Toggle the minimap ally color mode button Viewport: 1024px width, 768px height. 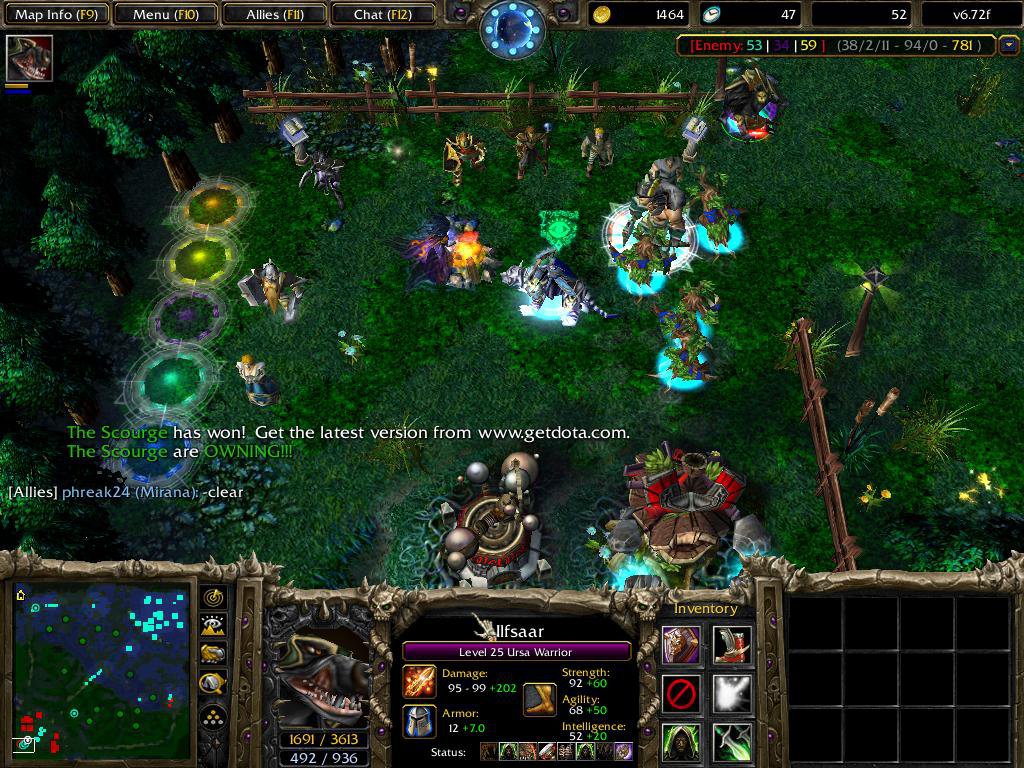[x=214, y=654]
